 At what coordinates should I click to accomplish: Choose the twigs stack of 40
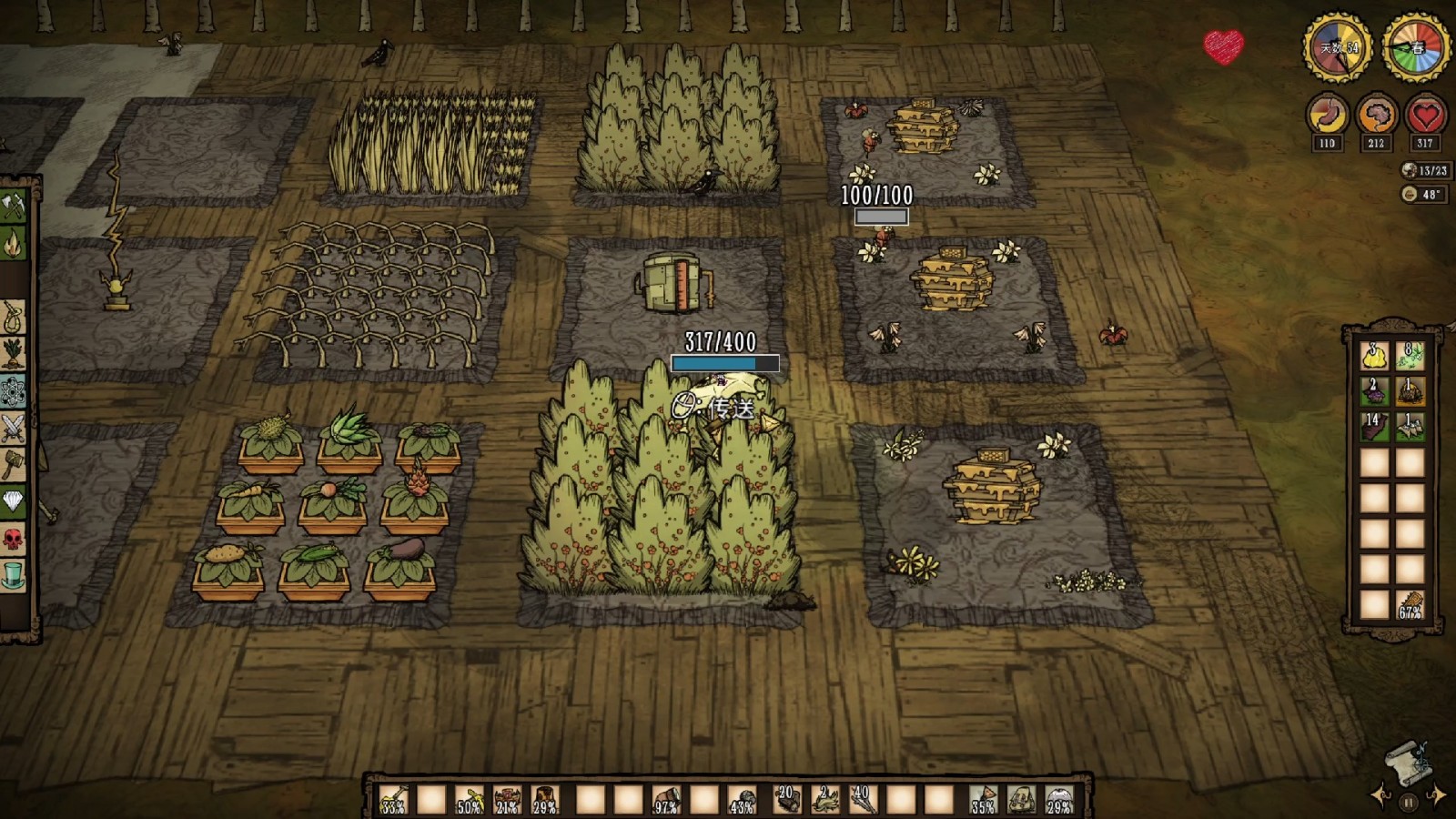(862, 800)
